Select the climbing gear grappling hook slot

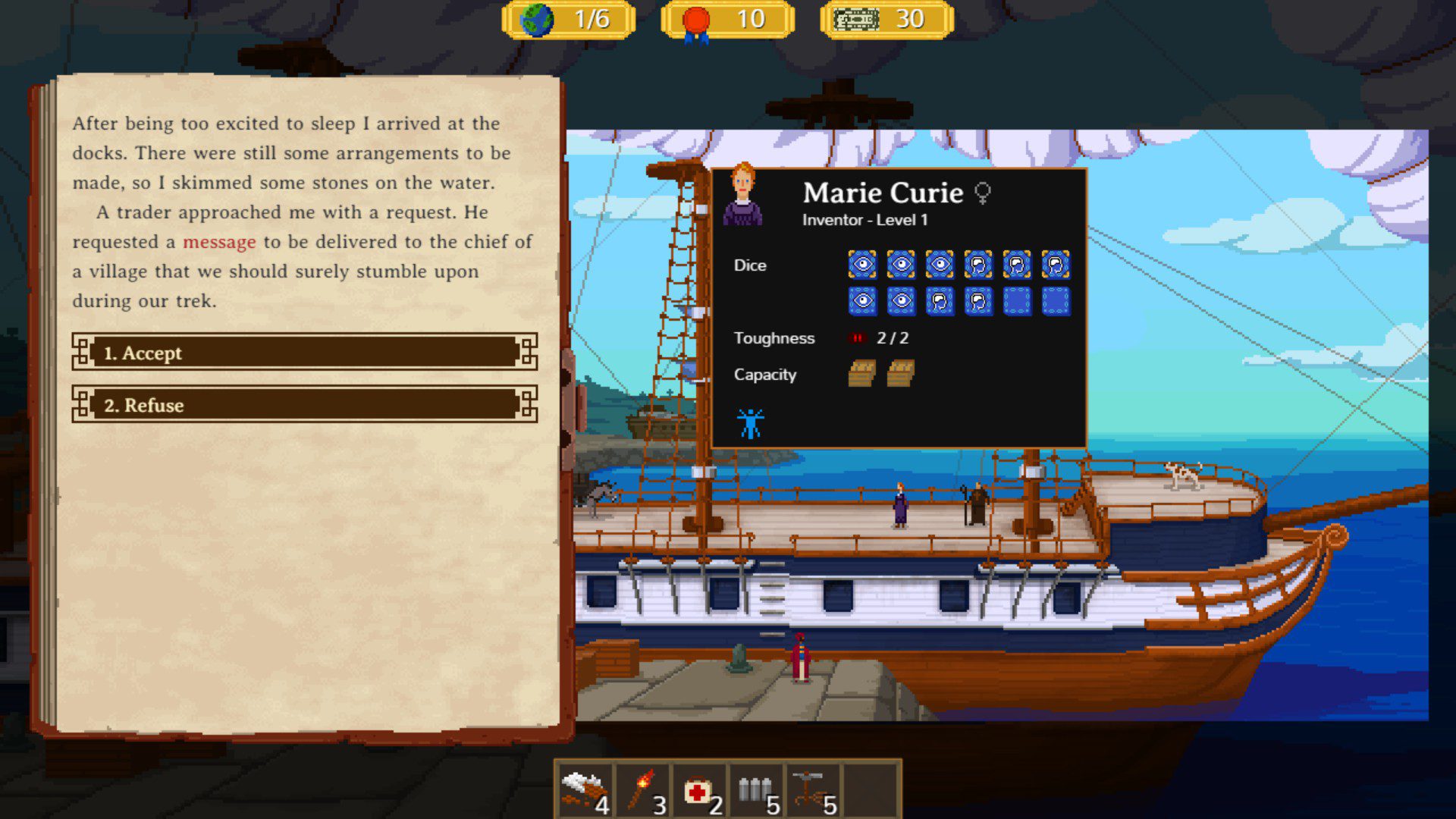(x=814, y=791)
